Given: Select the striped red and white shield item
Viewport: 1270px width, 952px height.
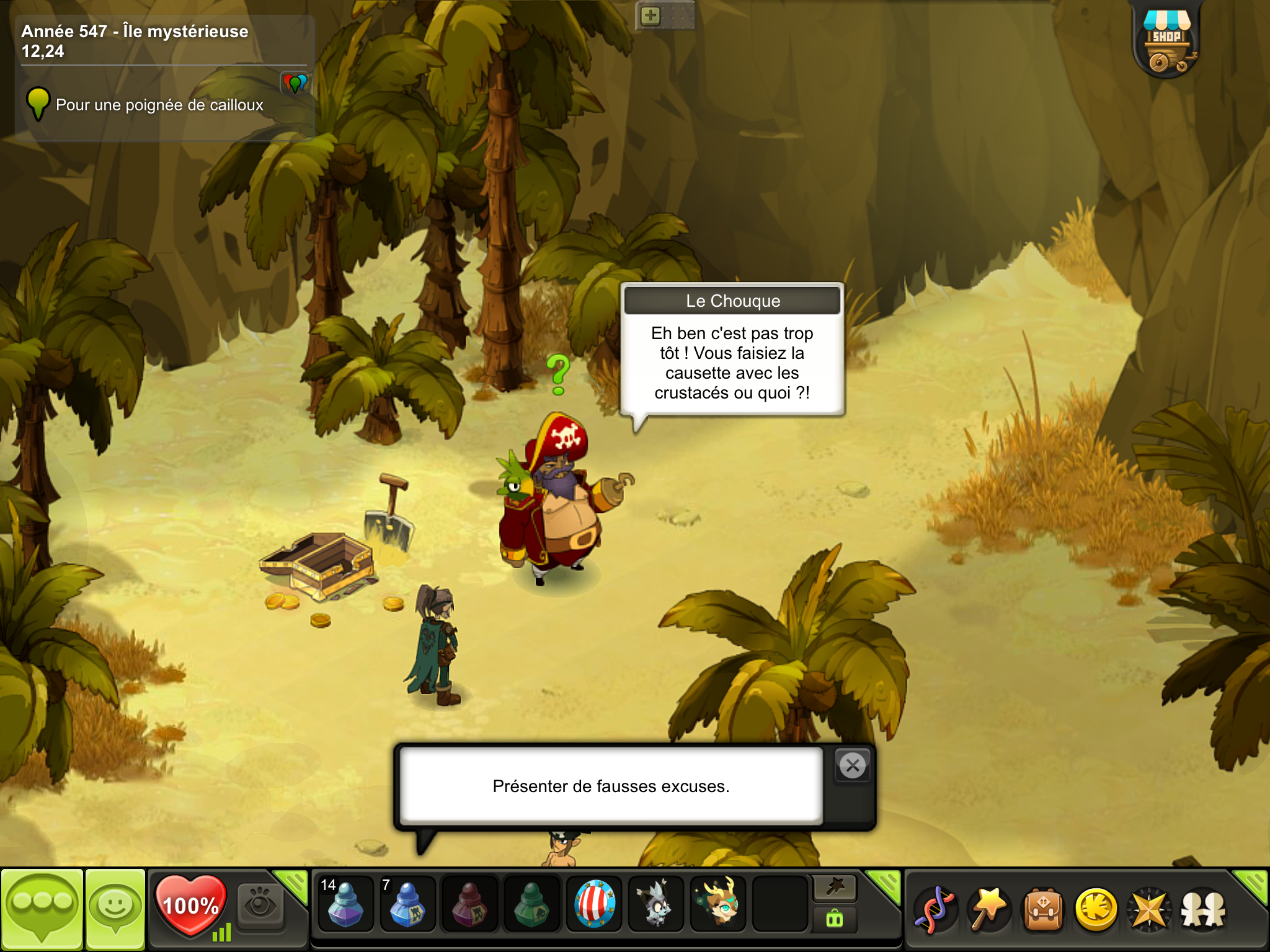Looking at the screenshot, I should click(594, 904).
